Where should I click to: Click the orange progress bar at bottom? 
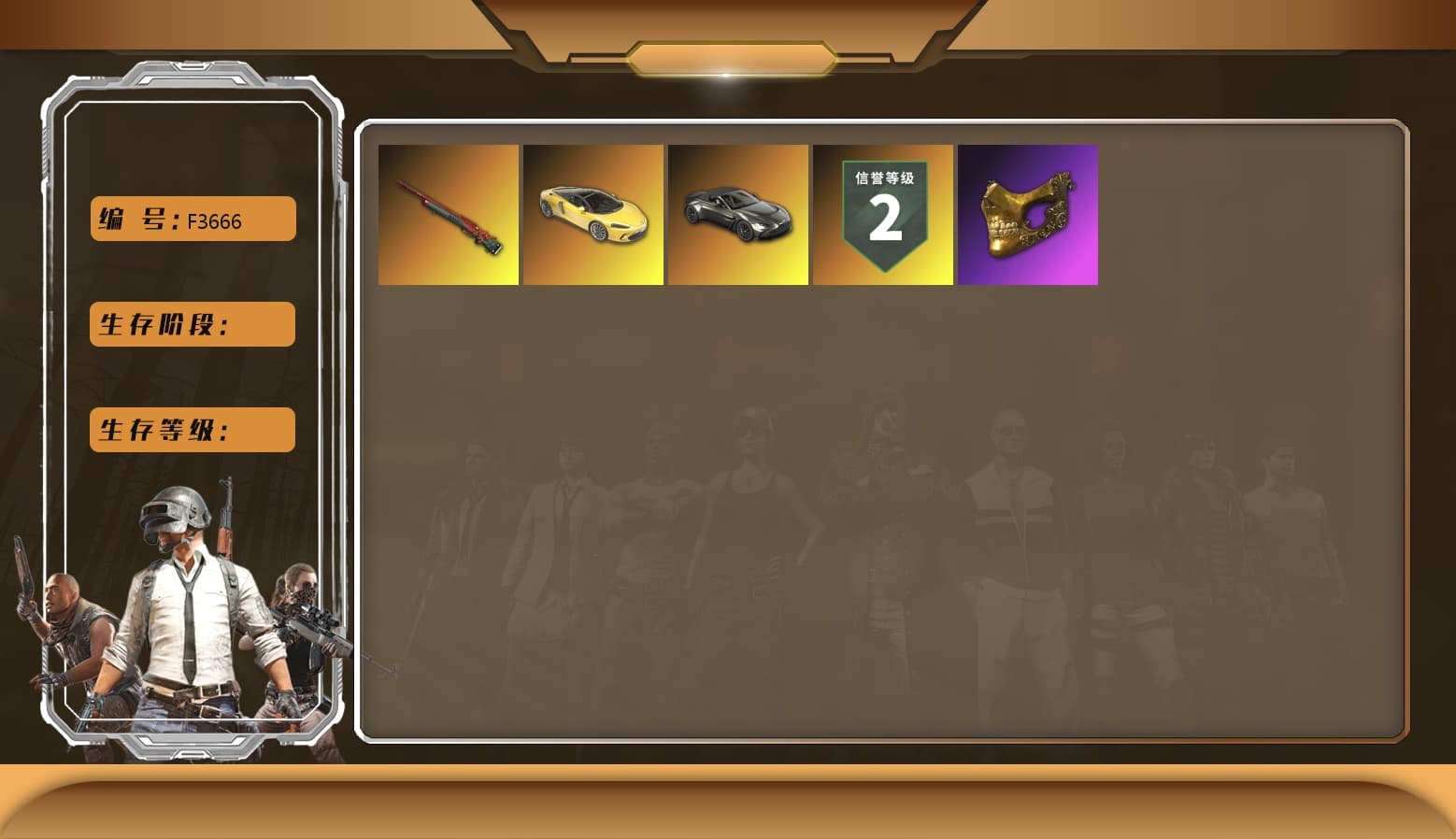(728, 803)
